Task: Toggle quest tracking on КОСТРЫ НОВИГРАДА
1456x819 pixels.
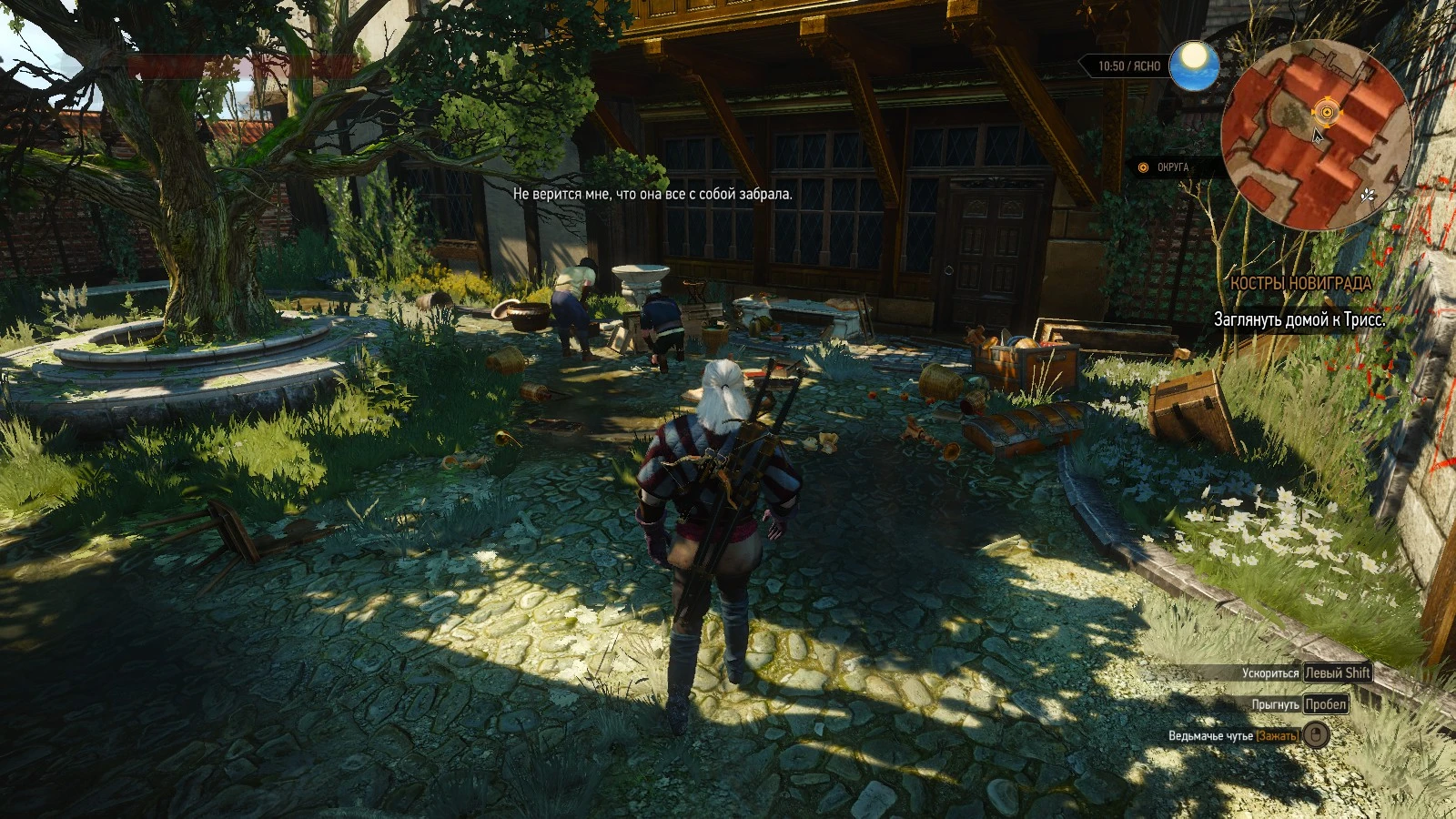Action: [1300, 284]
